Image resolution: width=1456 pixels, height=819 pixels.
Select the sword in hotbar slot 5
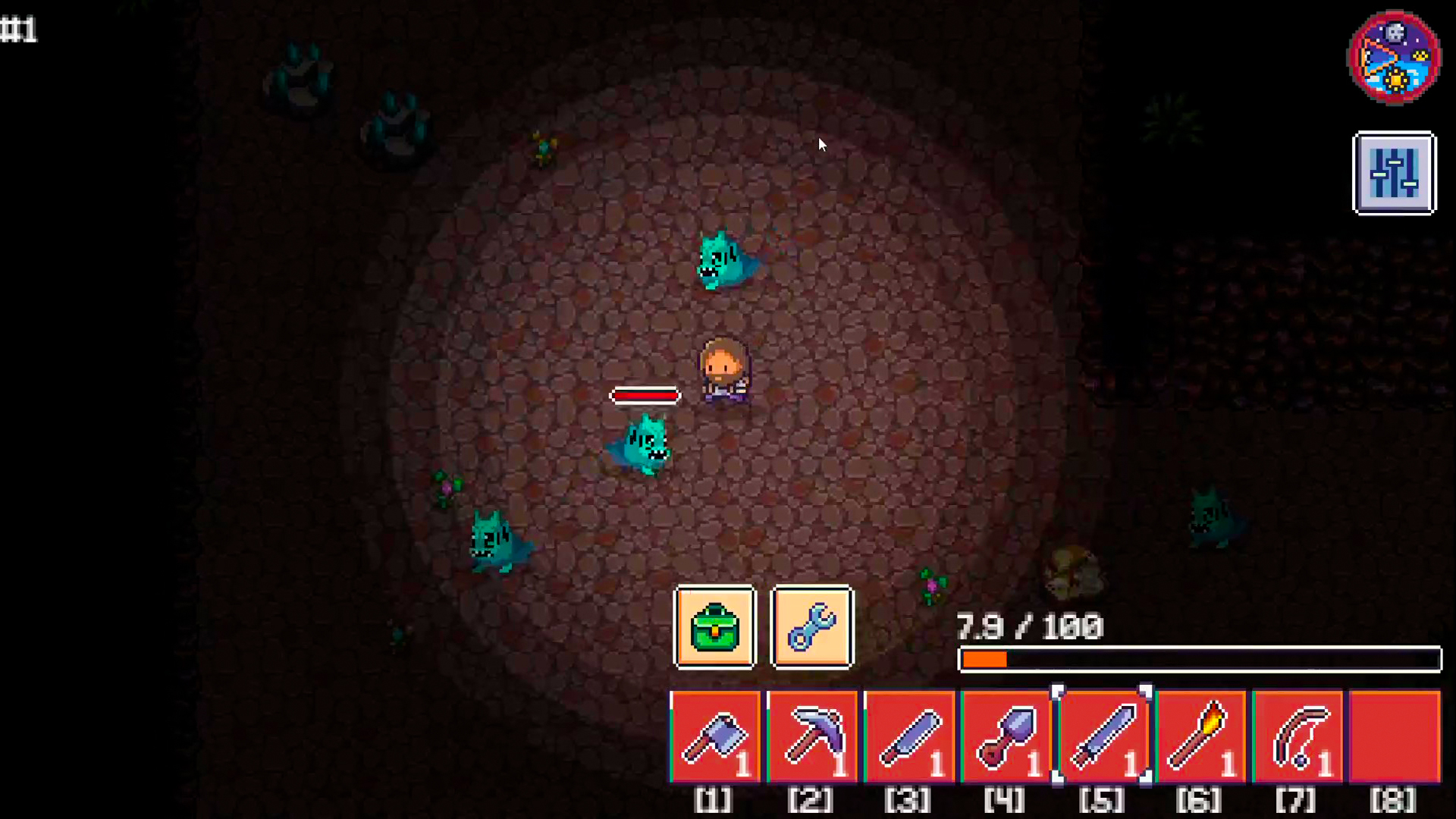coord(1103,737)
